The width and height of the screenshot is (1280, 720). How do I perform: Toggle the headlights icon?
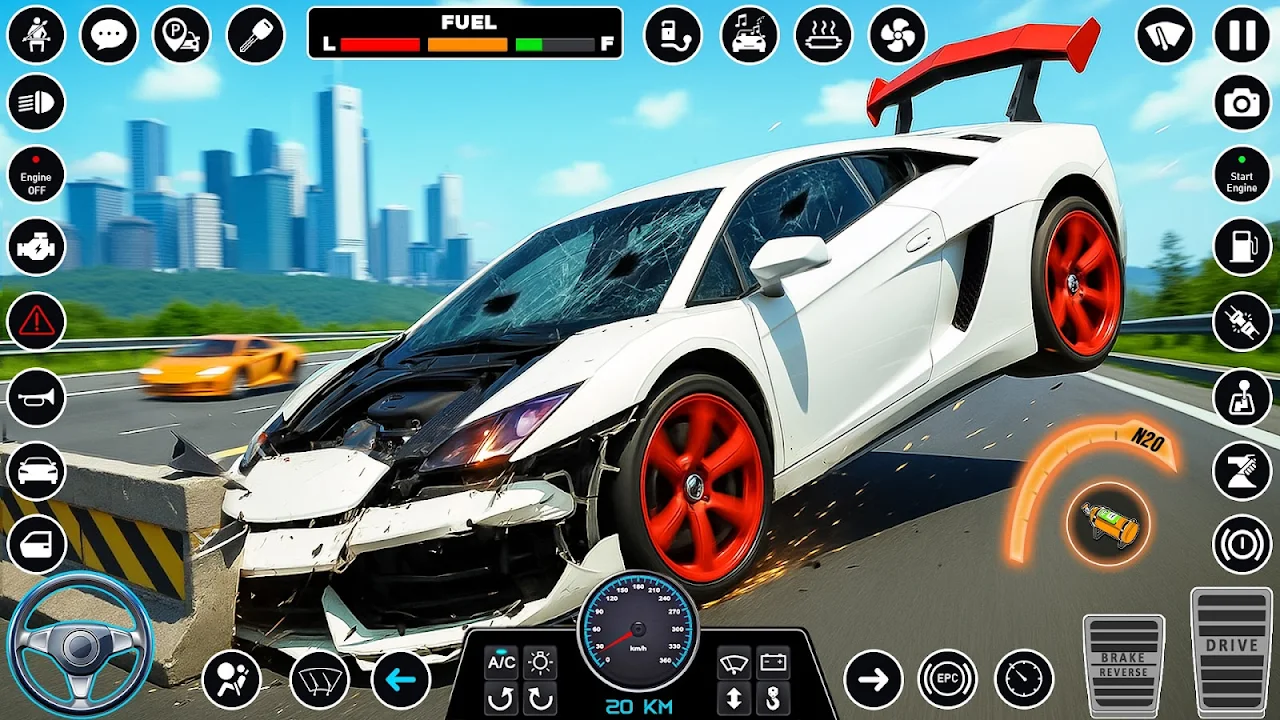click(36, 103)
